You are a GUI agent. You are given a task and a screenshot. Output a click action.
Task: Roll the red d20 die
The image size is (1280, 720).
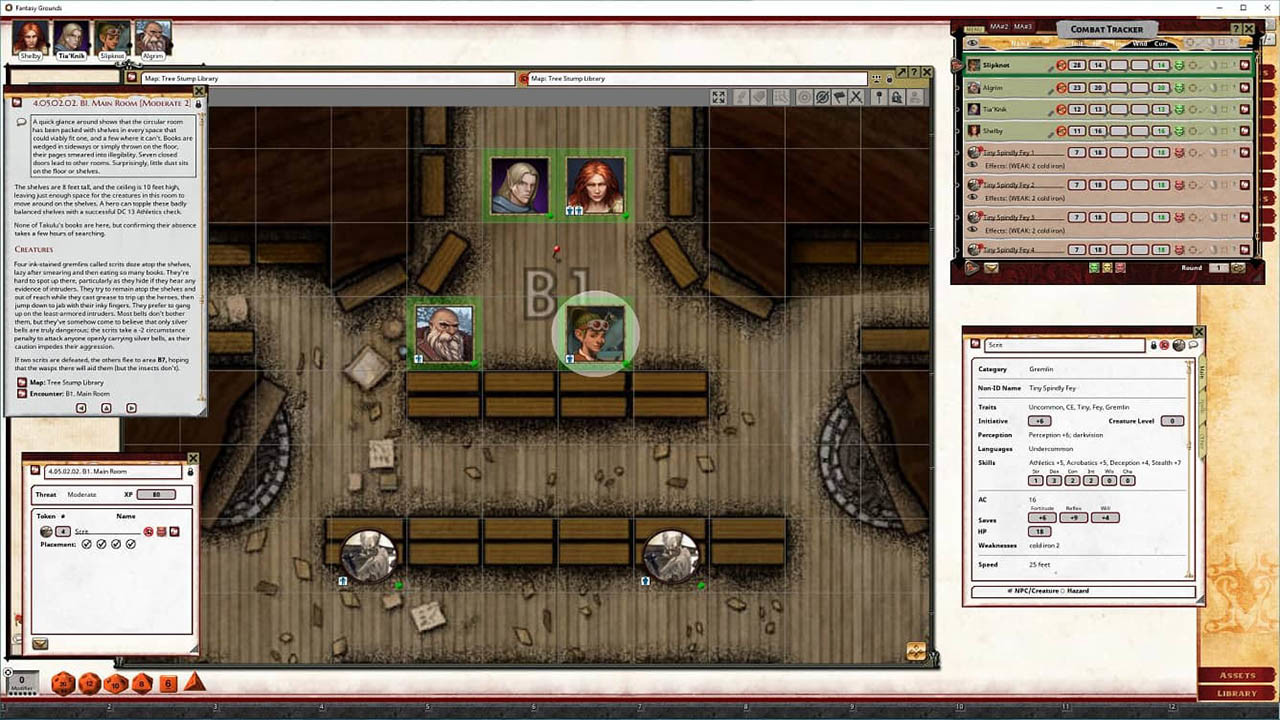pyautogui.click(x=62, y=683)
